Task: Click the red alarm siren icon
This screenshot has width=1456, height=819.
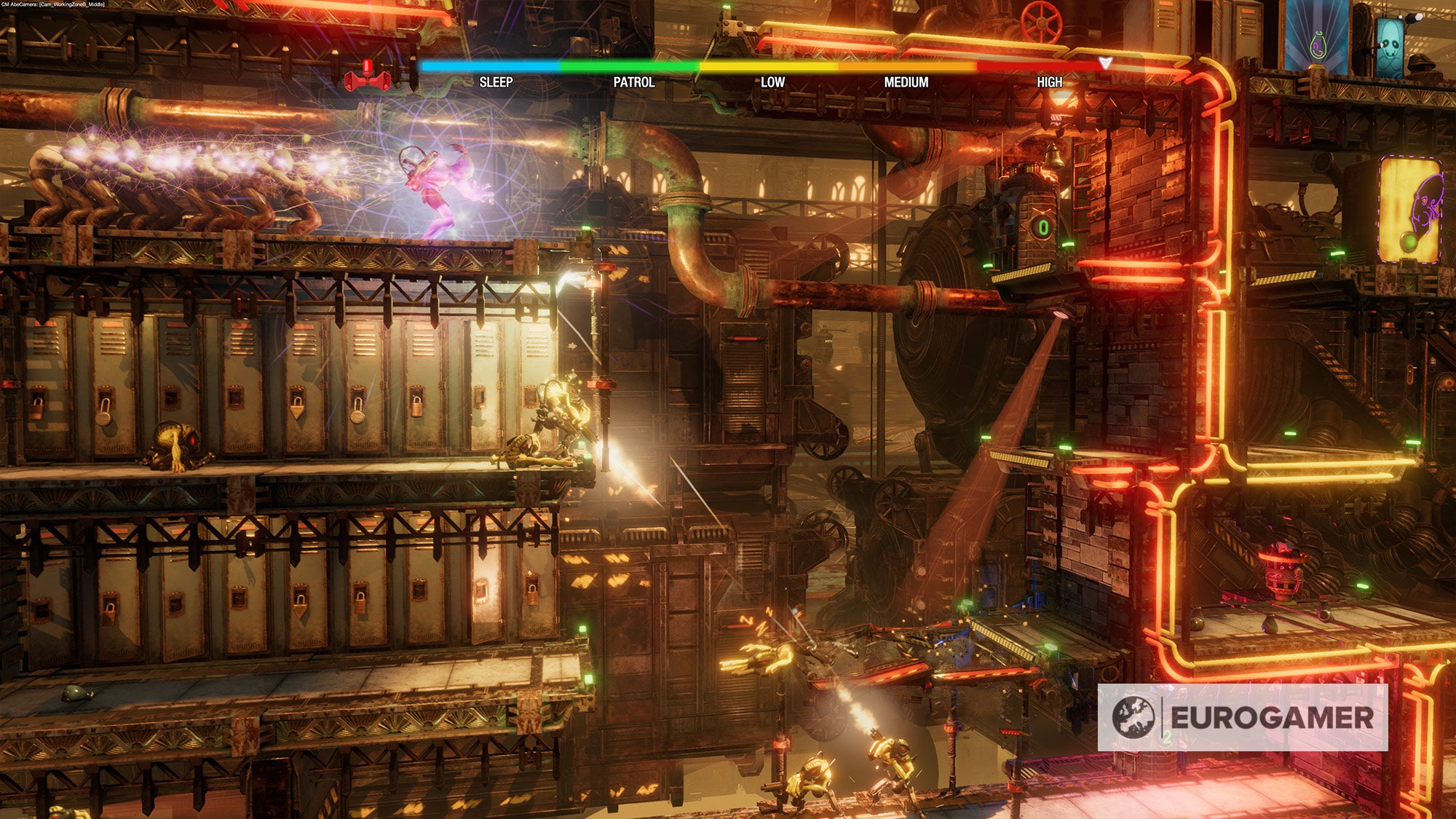Action: 368,76
